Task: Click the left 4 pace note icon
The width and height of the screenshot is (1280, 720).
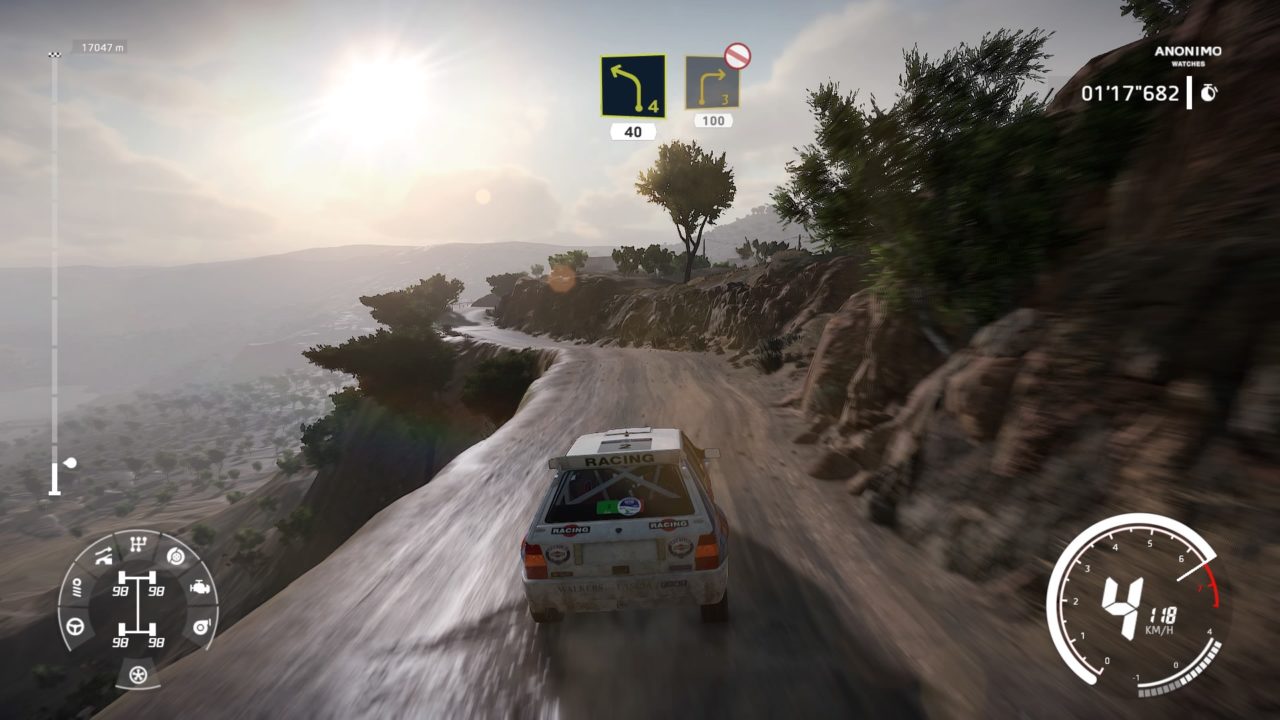Action: click(x=633, y=86)
